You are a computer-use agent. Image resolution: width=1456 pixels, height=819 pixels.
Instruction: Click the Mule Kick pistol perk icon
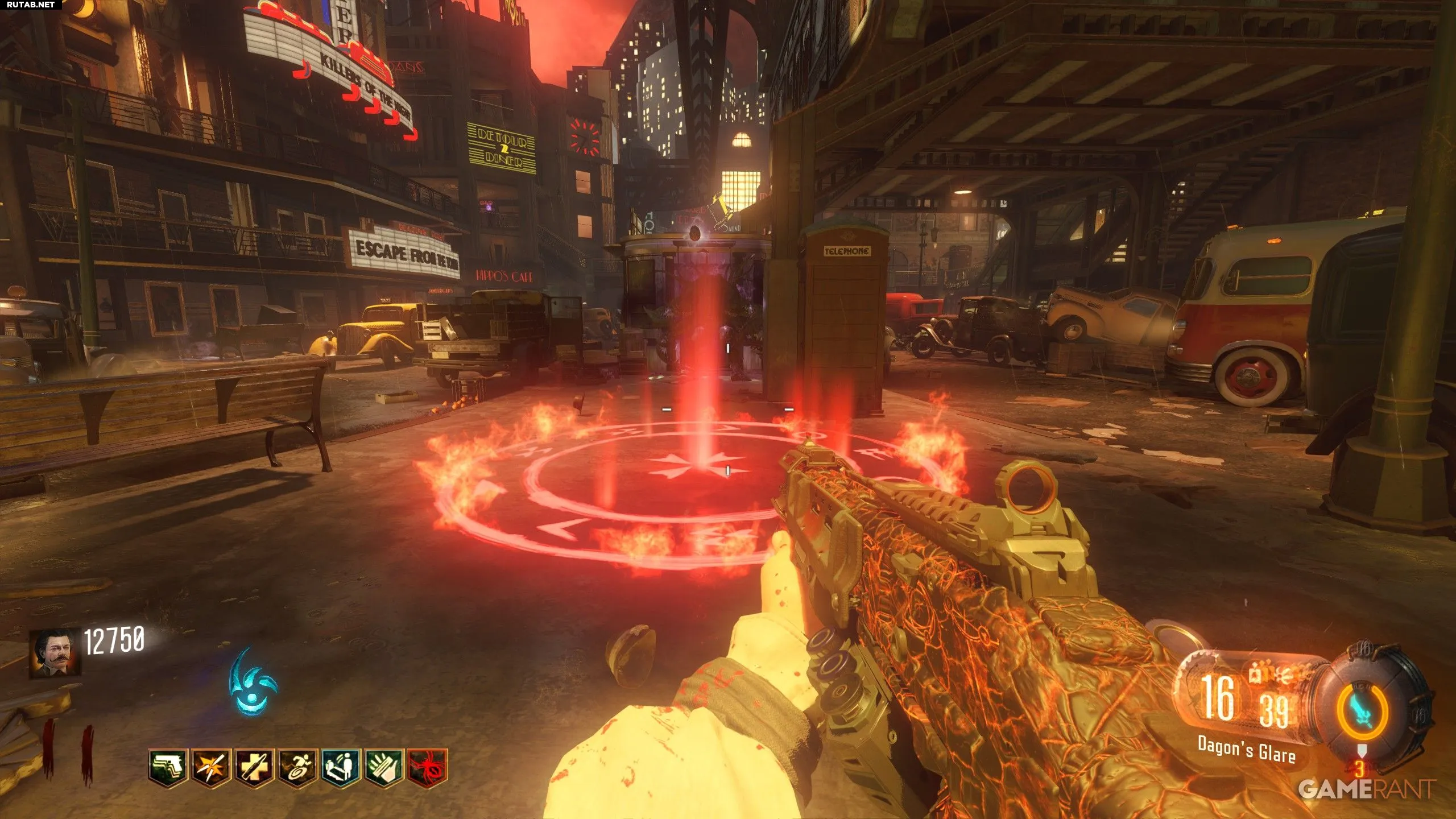coord(169,768)
